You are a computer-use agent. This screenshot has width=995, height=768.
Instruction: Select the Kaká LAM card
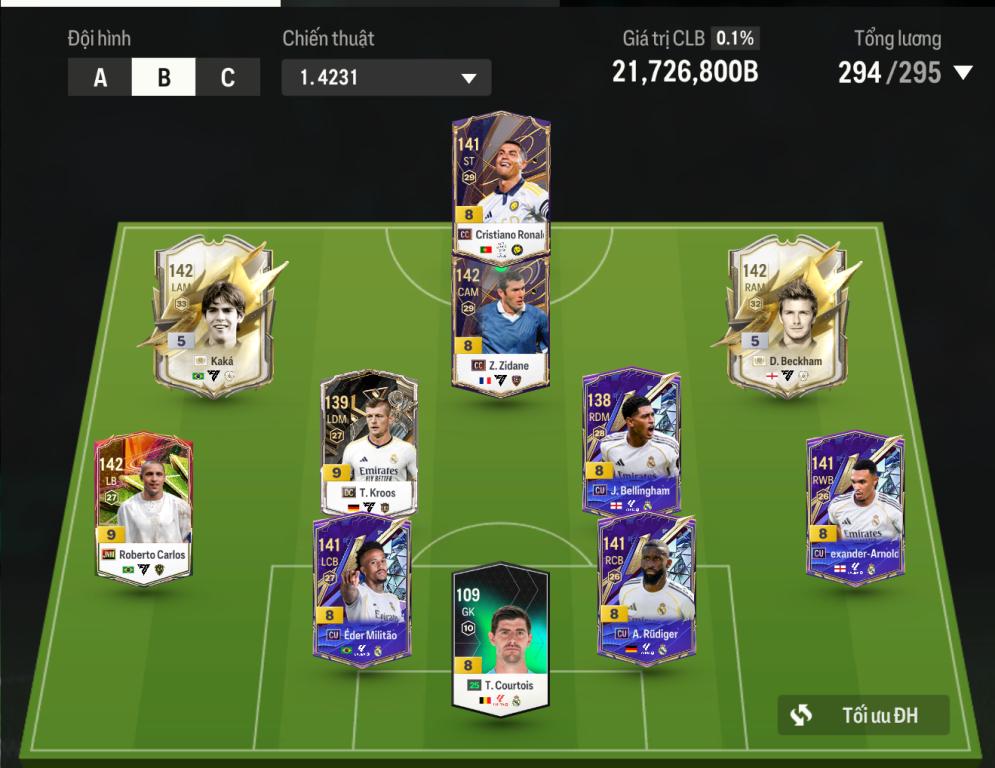coord(212,315)
